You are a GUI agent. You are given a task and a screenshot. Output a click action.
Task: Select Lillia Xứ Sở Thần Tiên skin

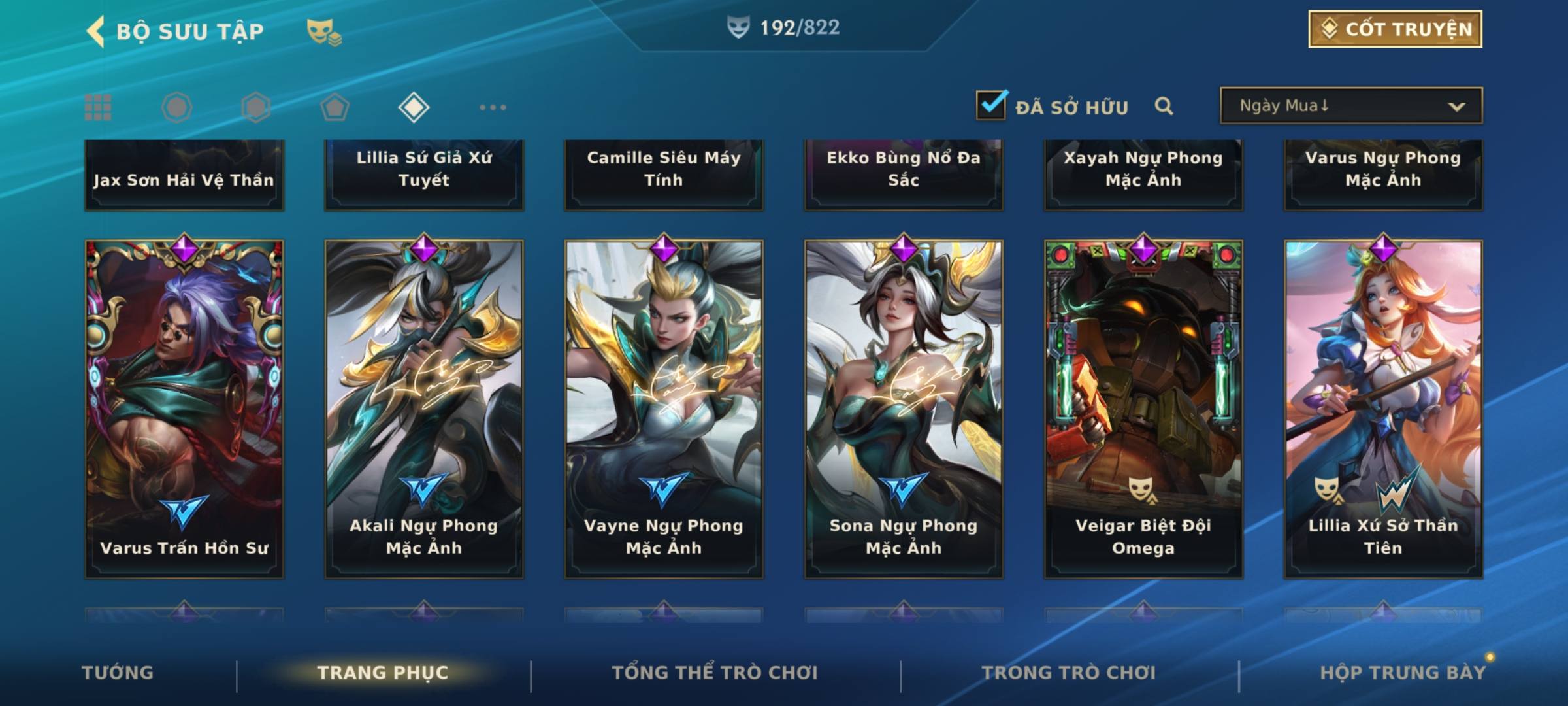pos(1383,409)
